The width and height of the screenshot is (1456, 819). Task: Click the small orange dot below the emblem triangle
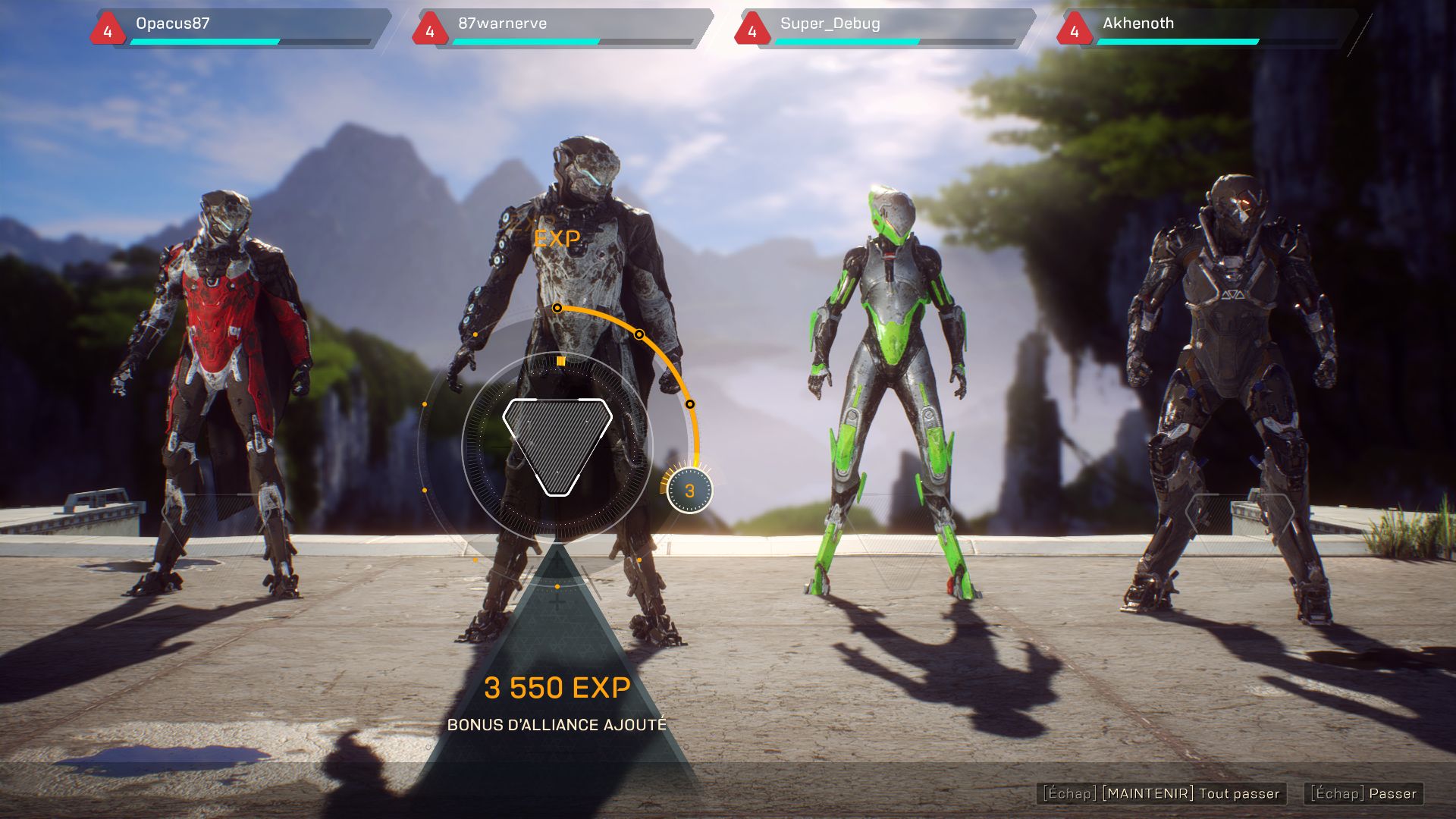(x=559, y=586)
